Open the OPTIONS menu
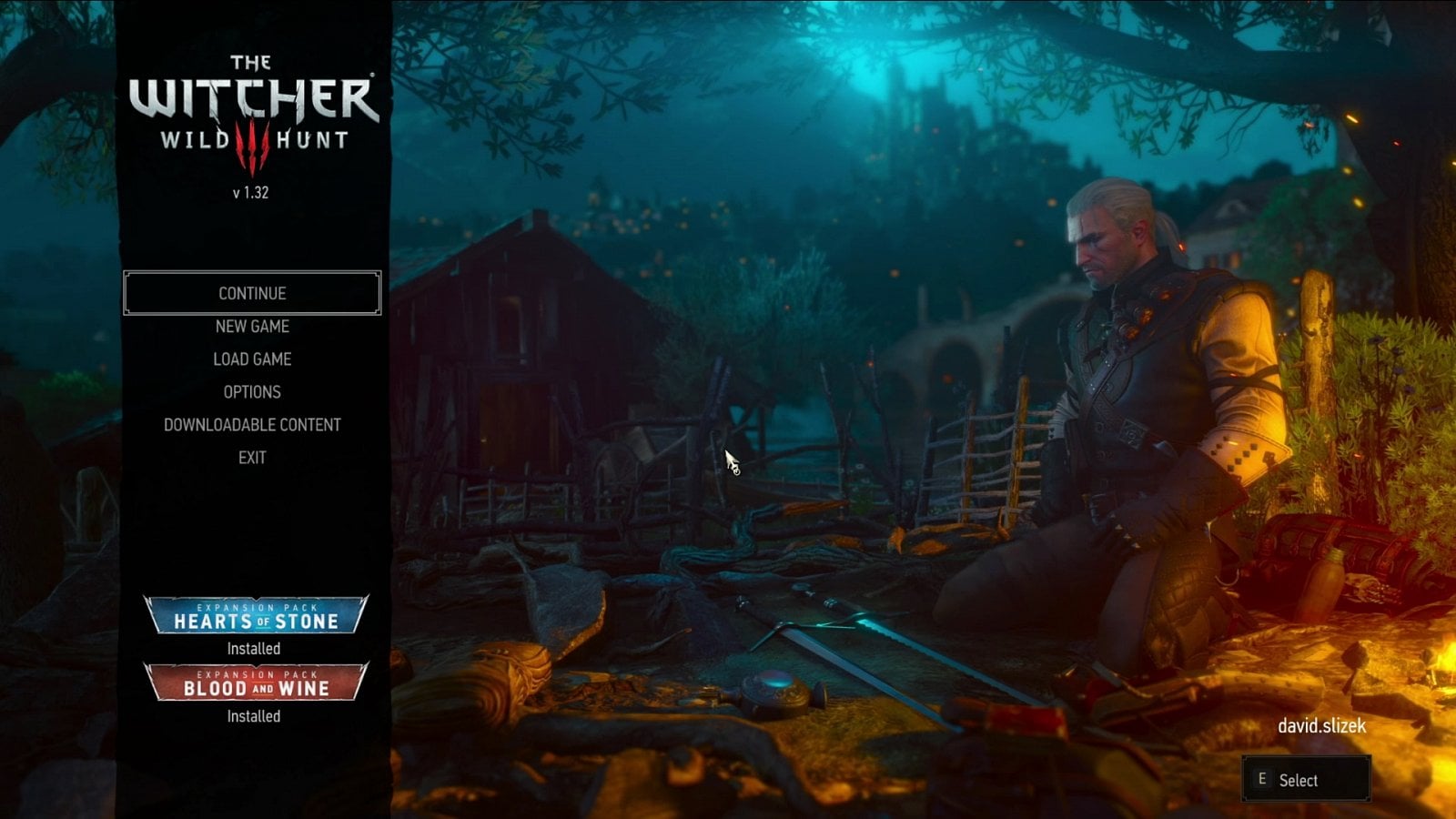Screen dimensions: 1456x819 coord(254,391)
